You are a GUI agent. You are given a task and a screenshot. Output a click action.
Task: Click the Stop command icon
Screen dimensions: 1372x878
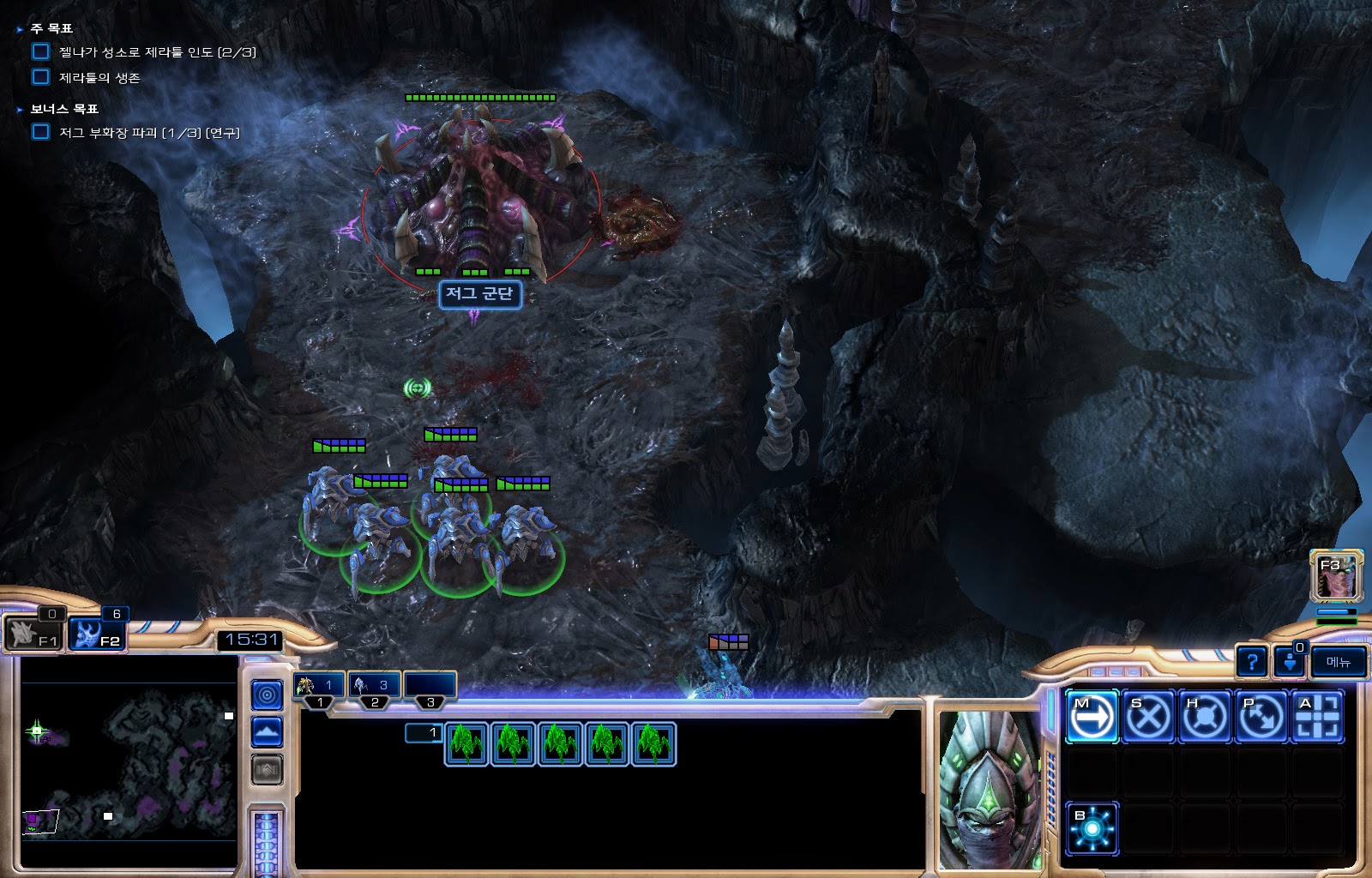(x=1148, y=716)
